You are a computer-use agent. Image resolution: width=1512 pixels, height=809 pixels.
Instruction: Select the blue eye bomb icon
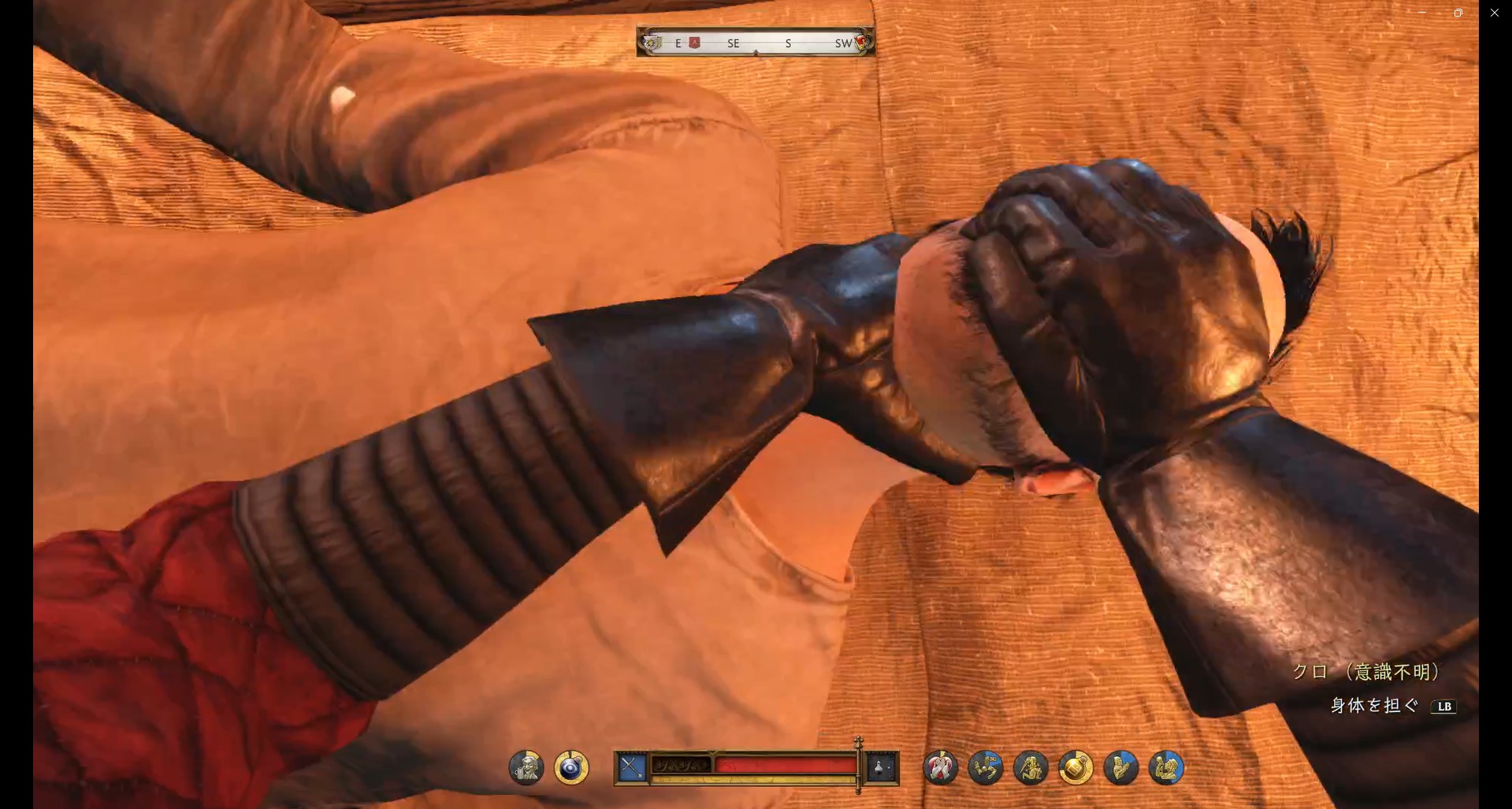(571, 767)
